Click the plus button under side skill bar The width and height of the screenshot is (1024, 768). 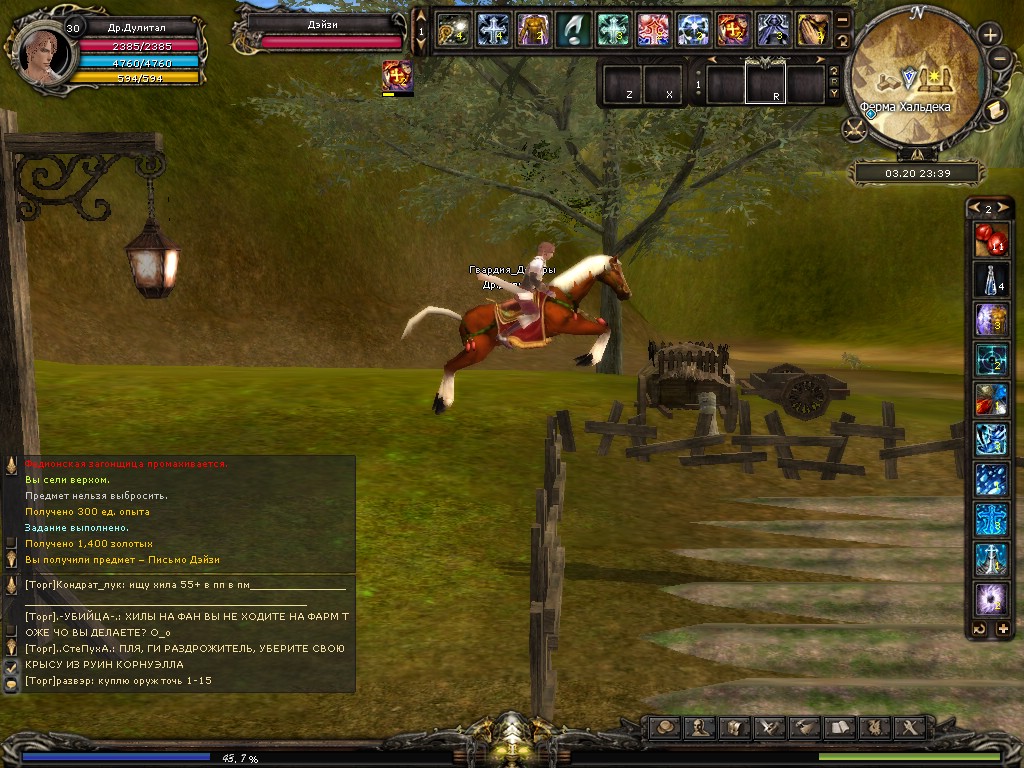(1002, 629)
